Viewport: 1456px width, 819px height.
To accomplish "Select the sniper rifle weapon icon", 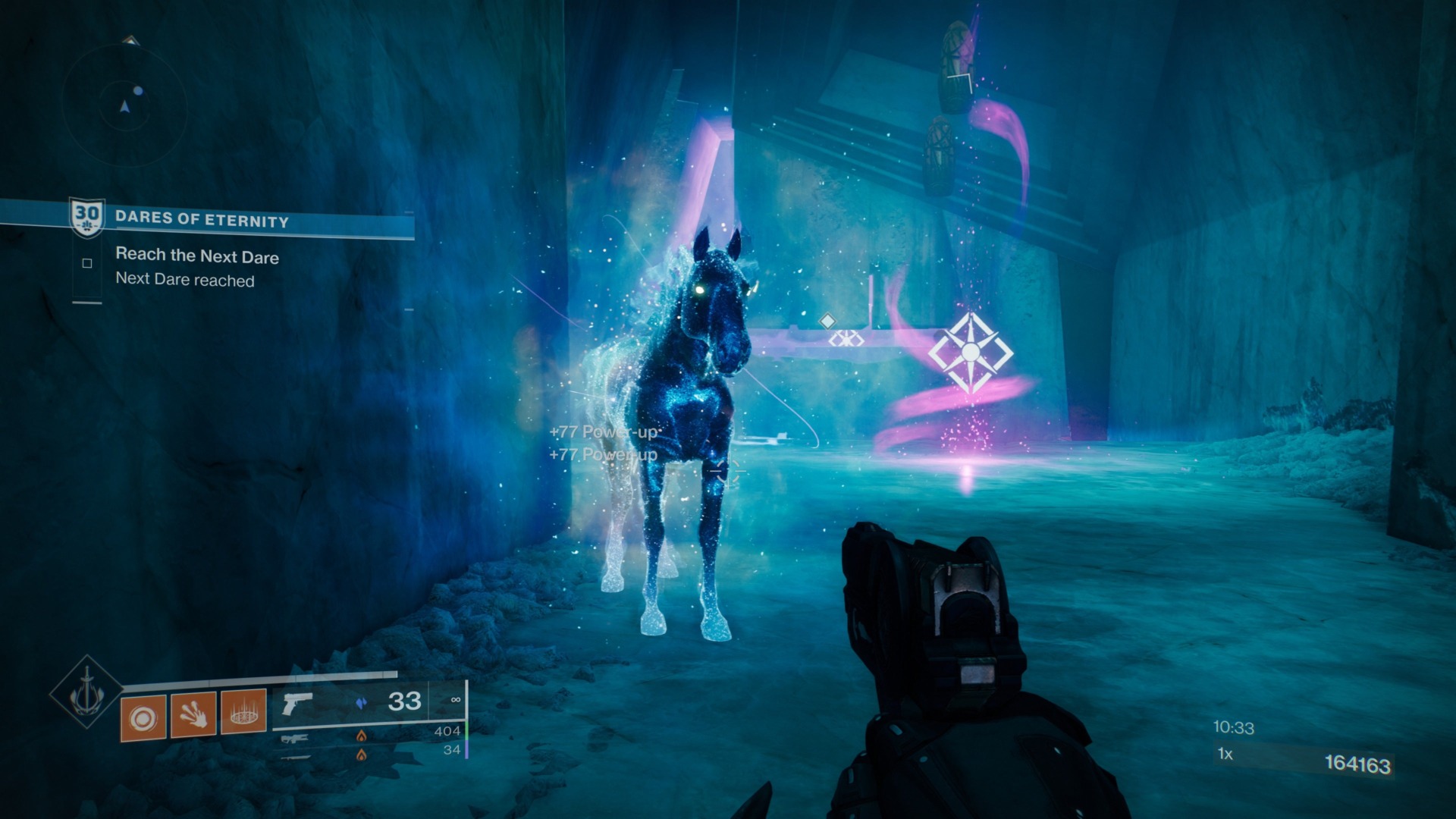I will (x=296, y=756).
